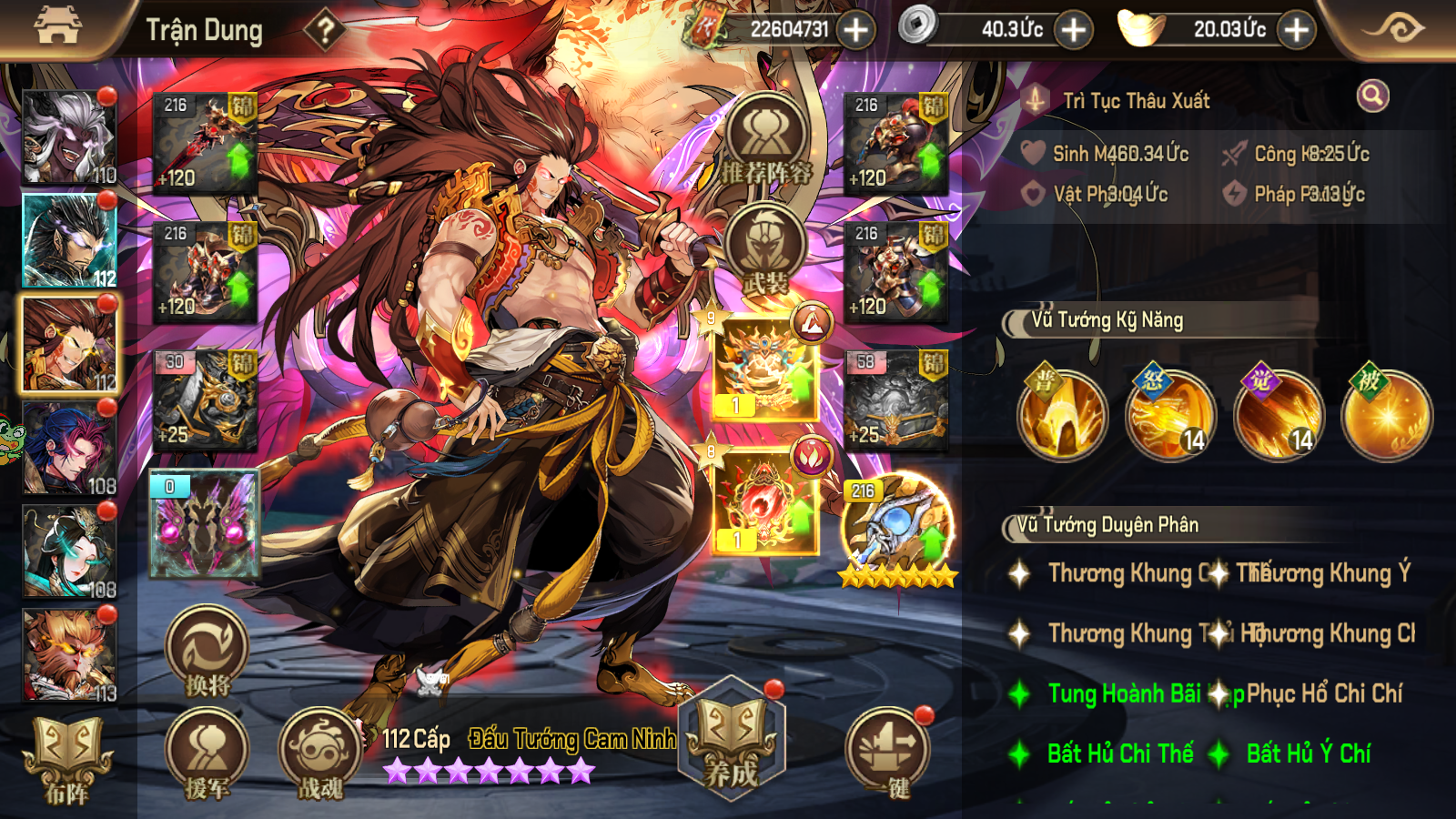Screen dimensions: 1456x819
Task: Open the level 0 purple mount slot
Action: pyautogui.click(x=206, y=525)
